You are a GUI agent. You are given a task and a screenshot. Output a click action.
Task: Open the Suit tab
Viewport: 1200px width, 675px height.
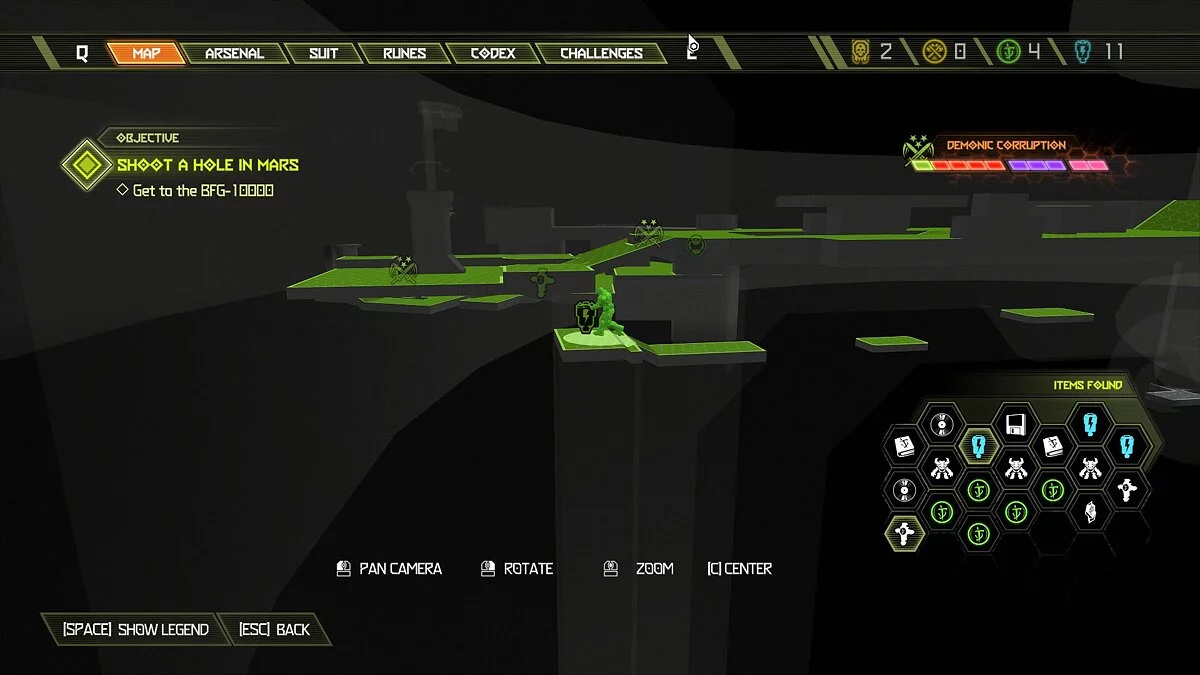(323, 53)
